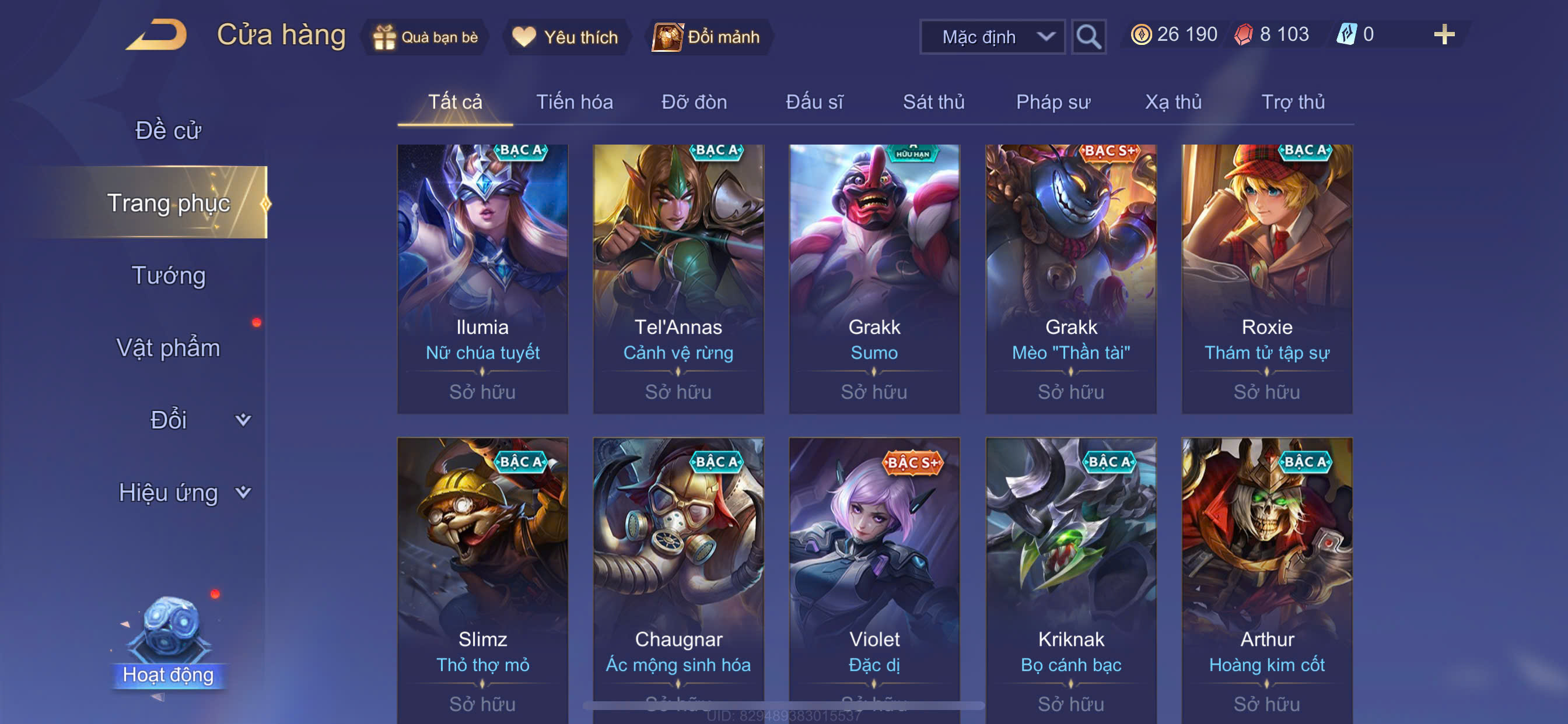Open the Hoạt động event icon
The width and height of the screenshot is (1568, 724).
pyautogui.click(x=168, y=645)
